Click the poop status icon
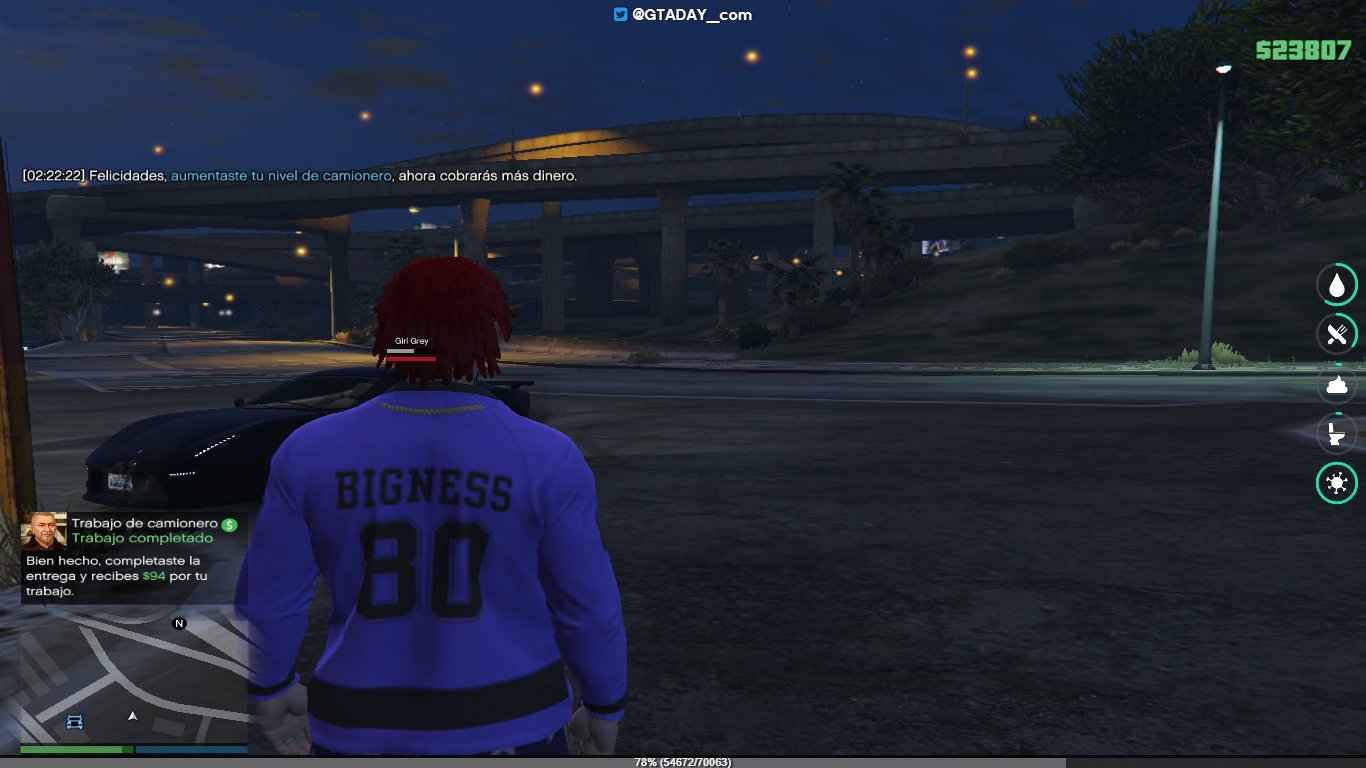 (1336, 385)
